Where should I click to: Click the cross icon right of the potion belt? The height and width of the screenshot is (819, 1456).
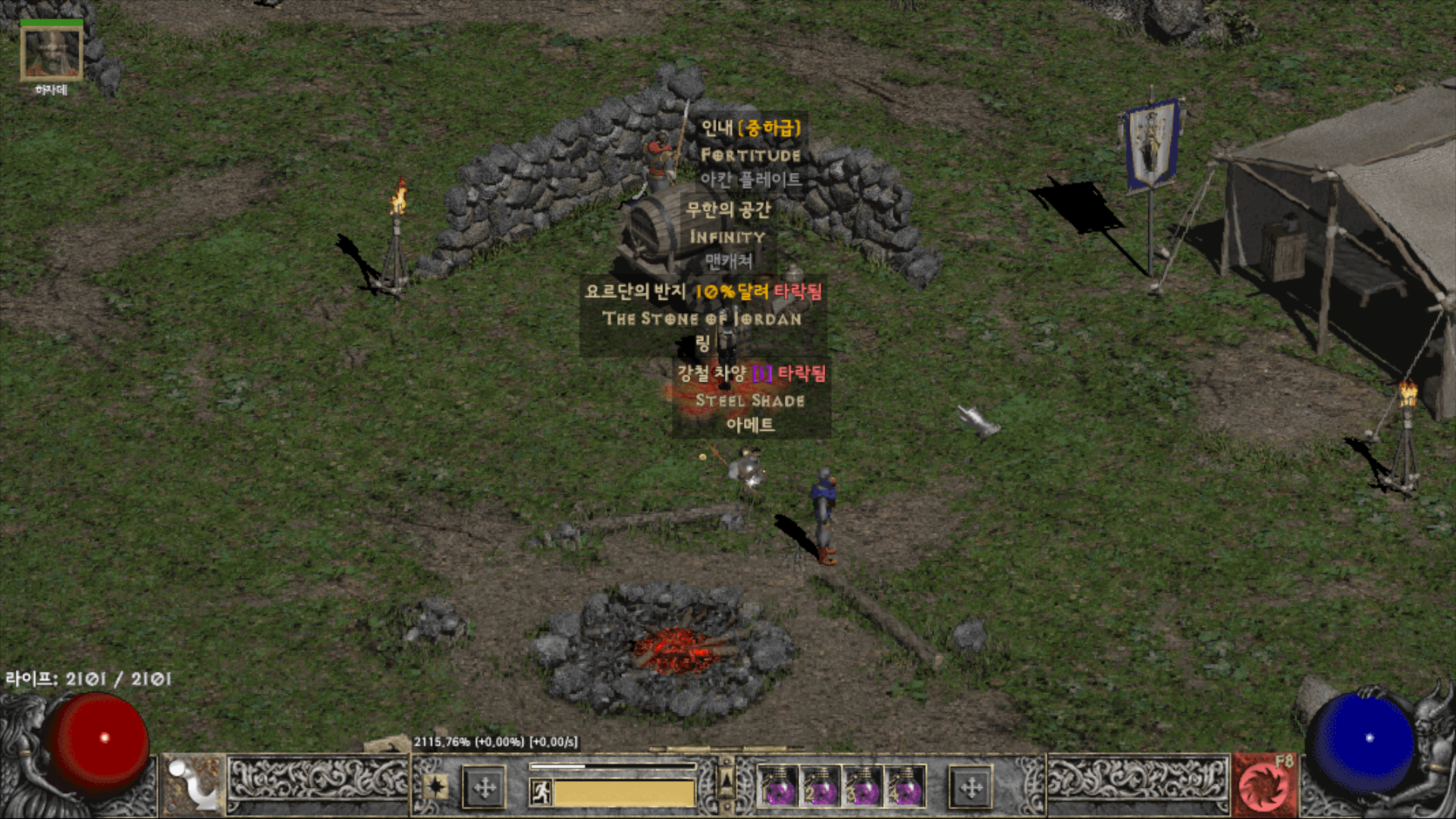pyautogui.click(x=972, y=789)
